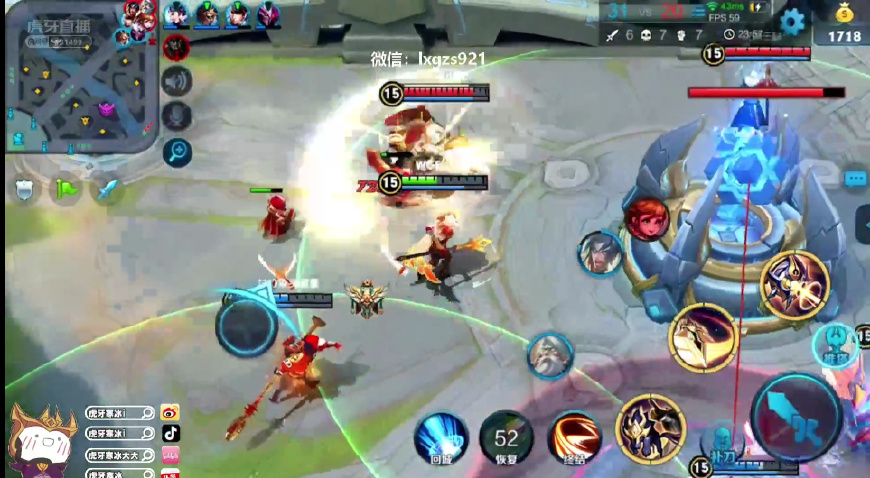Use the 恢复 restore spell on cooldown

click(x=506, y=437)
